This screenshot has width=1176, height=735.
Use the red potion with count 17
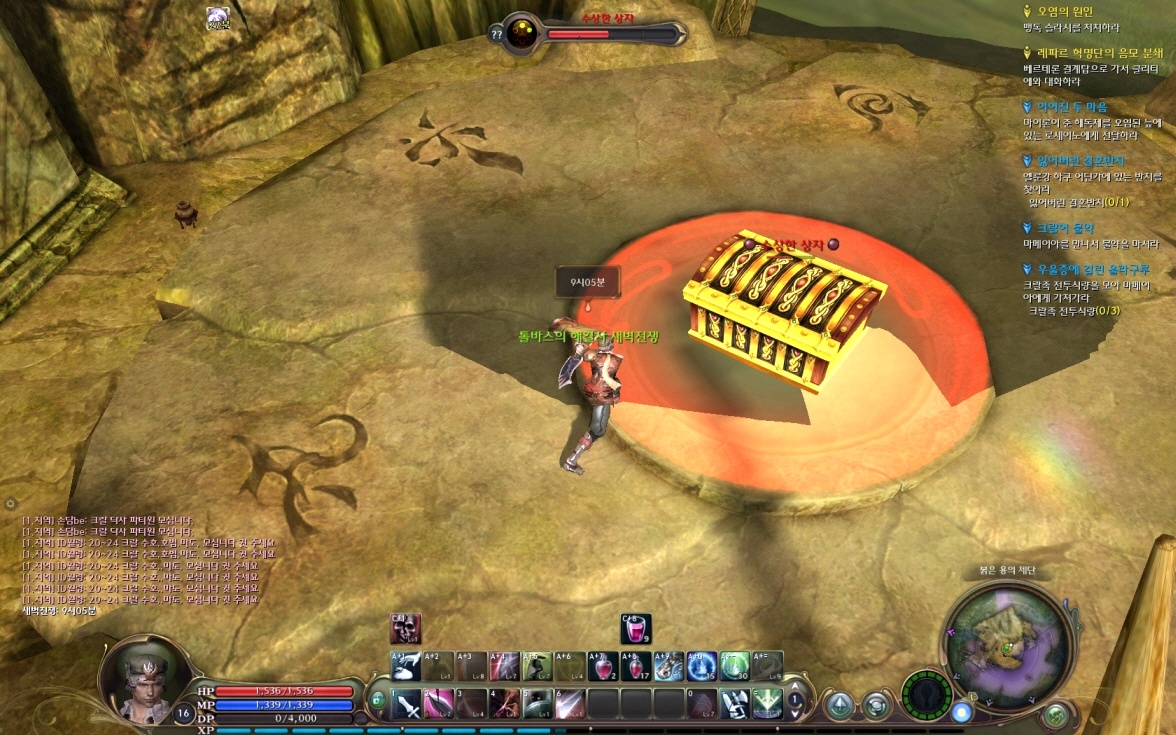(635, 666)
